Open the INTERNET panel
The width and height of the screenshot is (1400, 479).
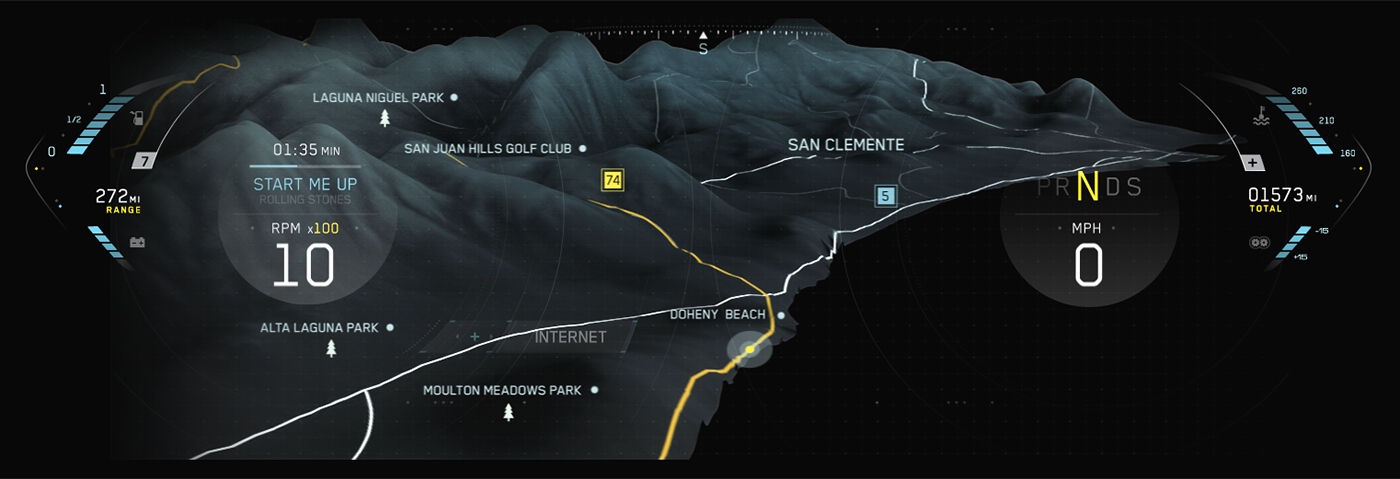pyautogui.click(x=570, y=337)
